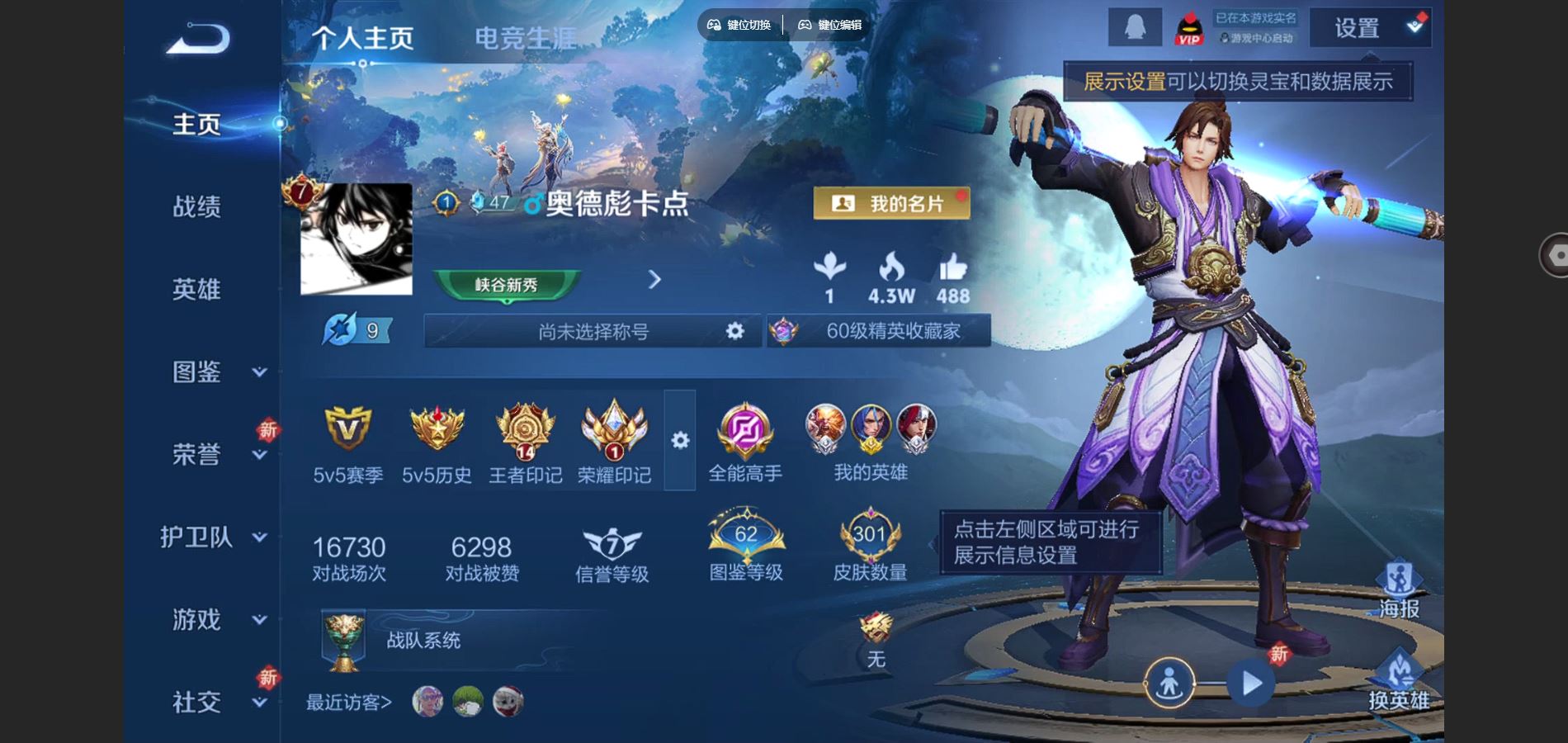Open 键位编辑 key editing
1568x743 pixels.
(x=827, y=25)
